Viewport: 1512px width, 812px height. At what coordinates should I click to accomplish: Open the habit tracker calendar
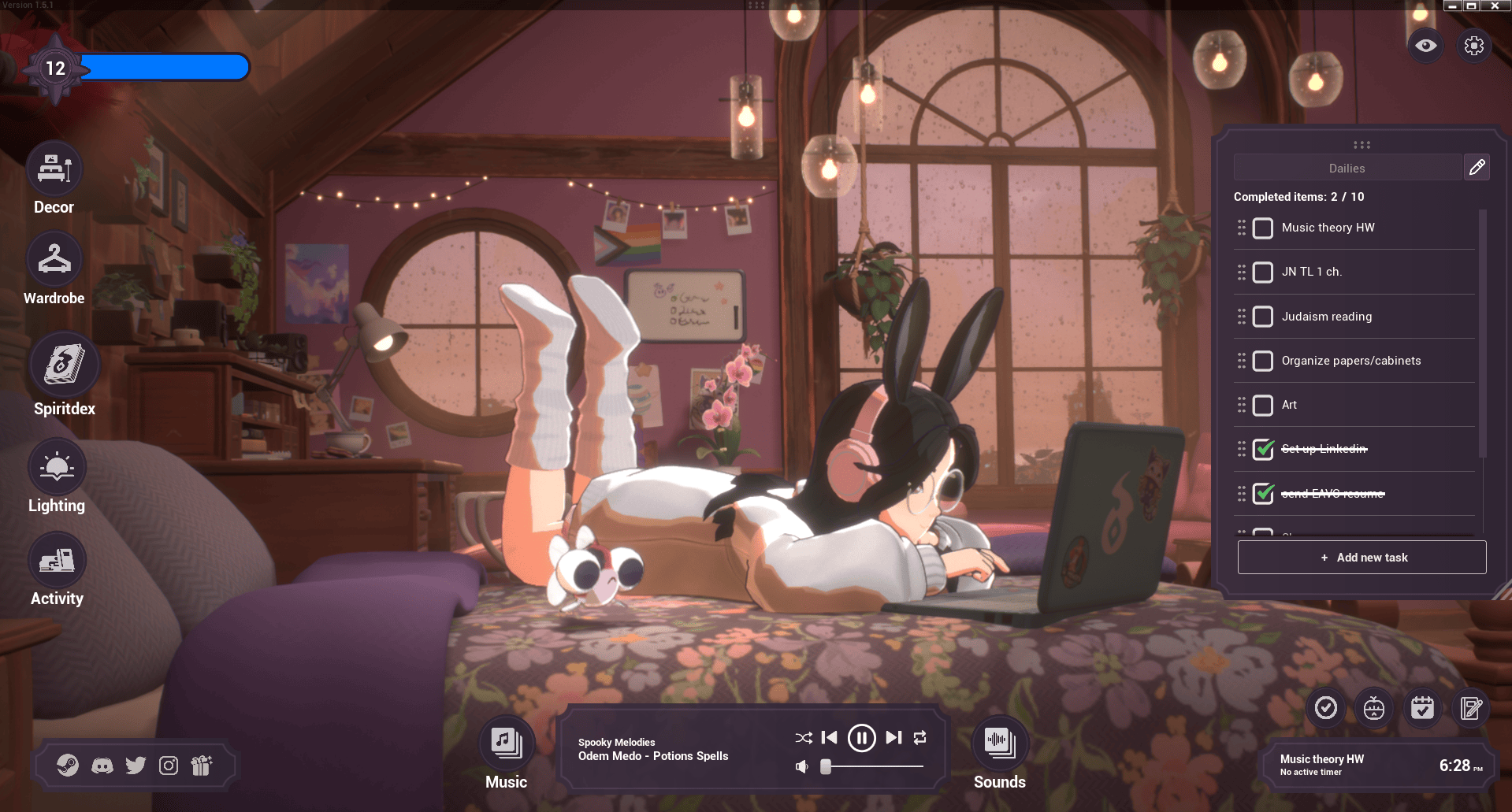1423,708
